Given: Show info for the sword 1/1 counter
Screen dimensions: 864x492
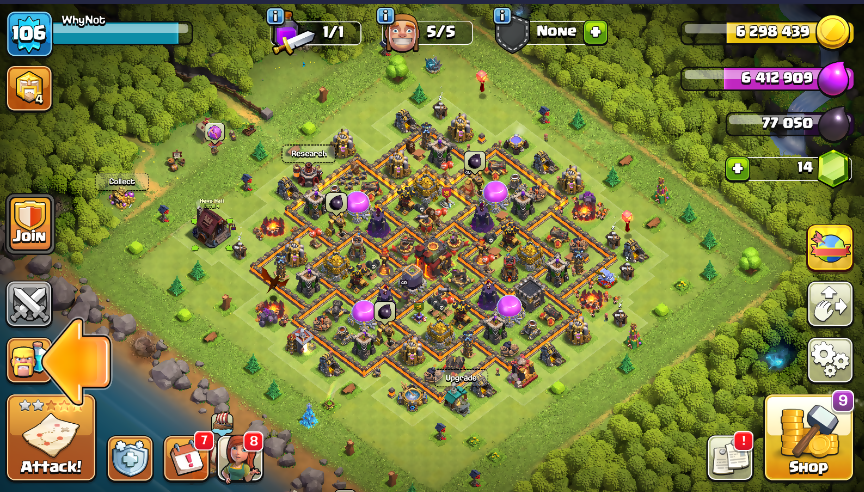Looking at the screenshot, I should 276,15.
